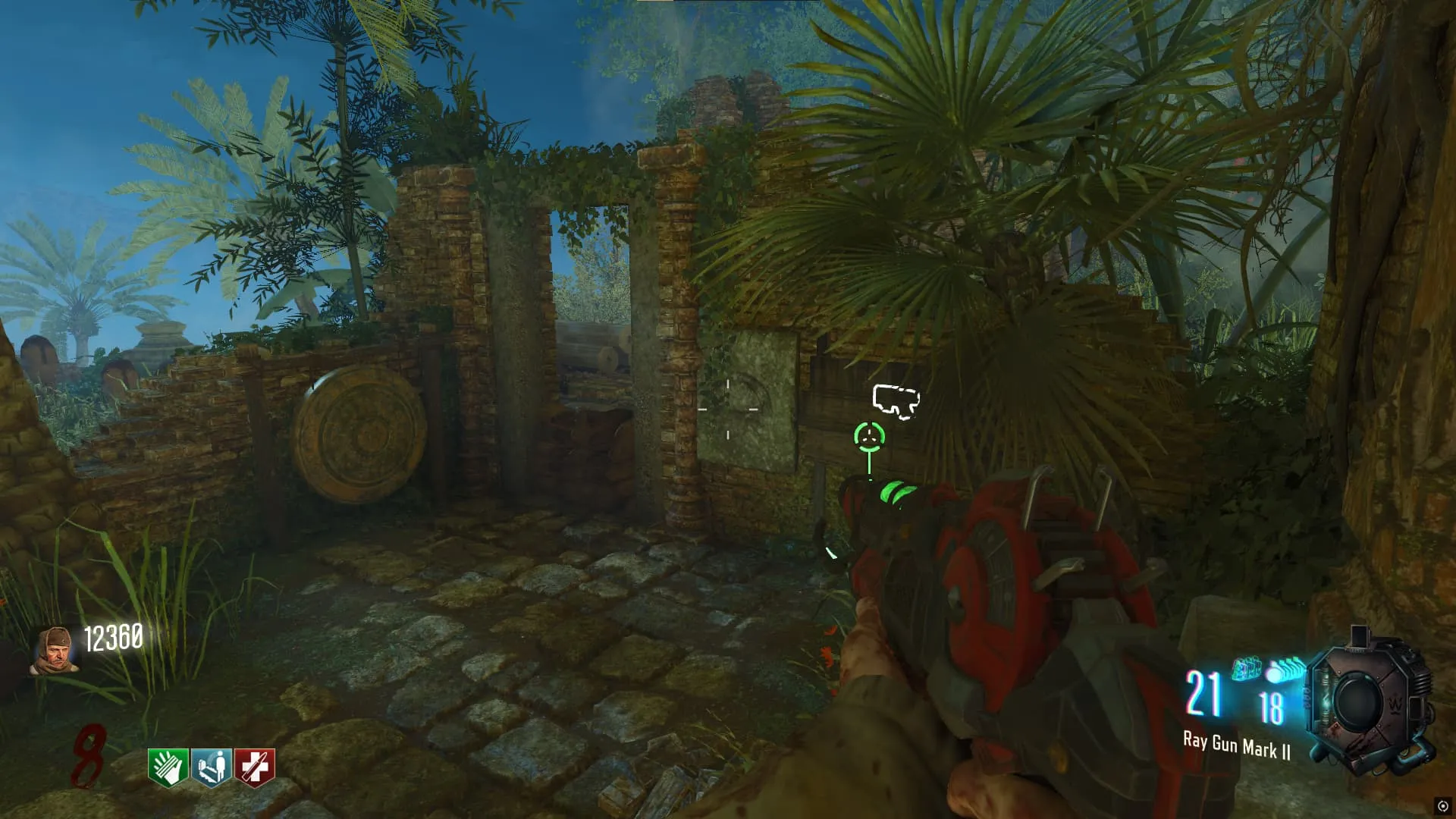The width and height of the screenshot is (1456, 819).
Task: Click the octagonal weapon device HUD emblem
Action: (1363, 702)
